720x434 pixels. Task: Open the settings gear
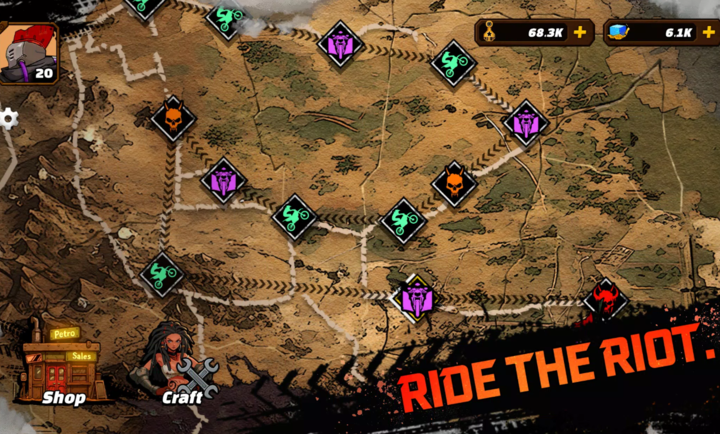(8, 118)
